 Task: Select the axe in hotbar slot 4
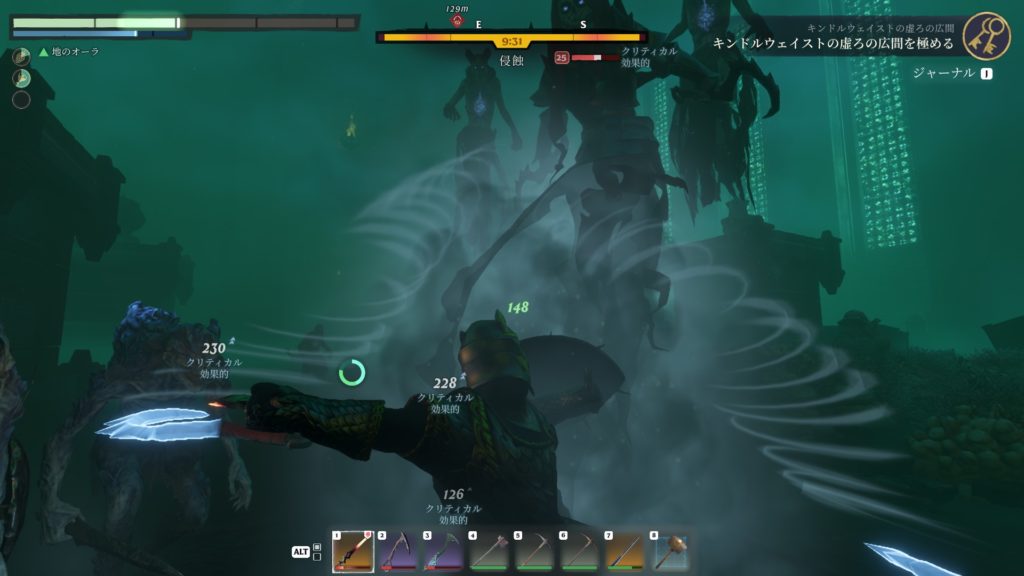(489, 552)
